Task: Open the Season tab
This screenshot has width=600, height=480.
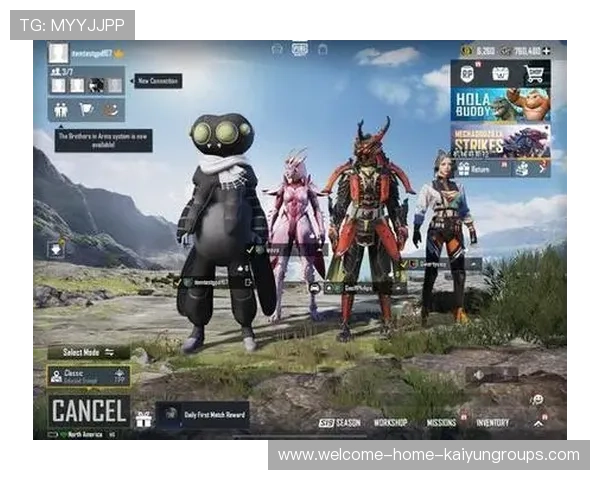Action: [339, 423]
